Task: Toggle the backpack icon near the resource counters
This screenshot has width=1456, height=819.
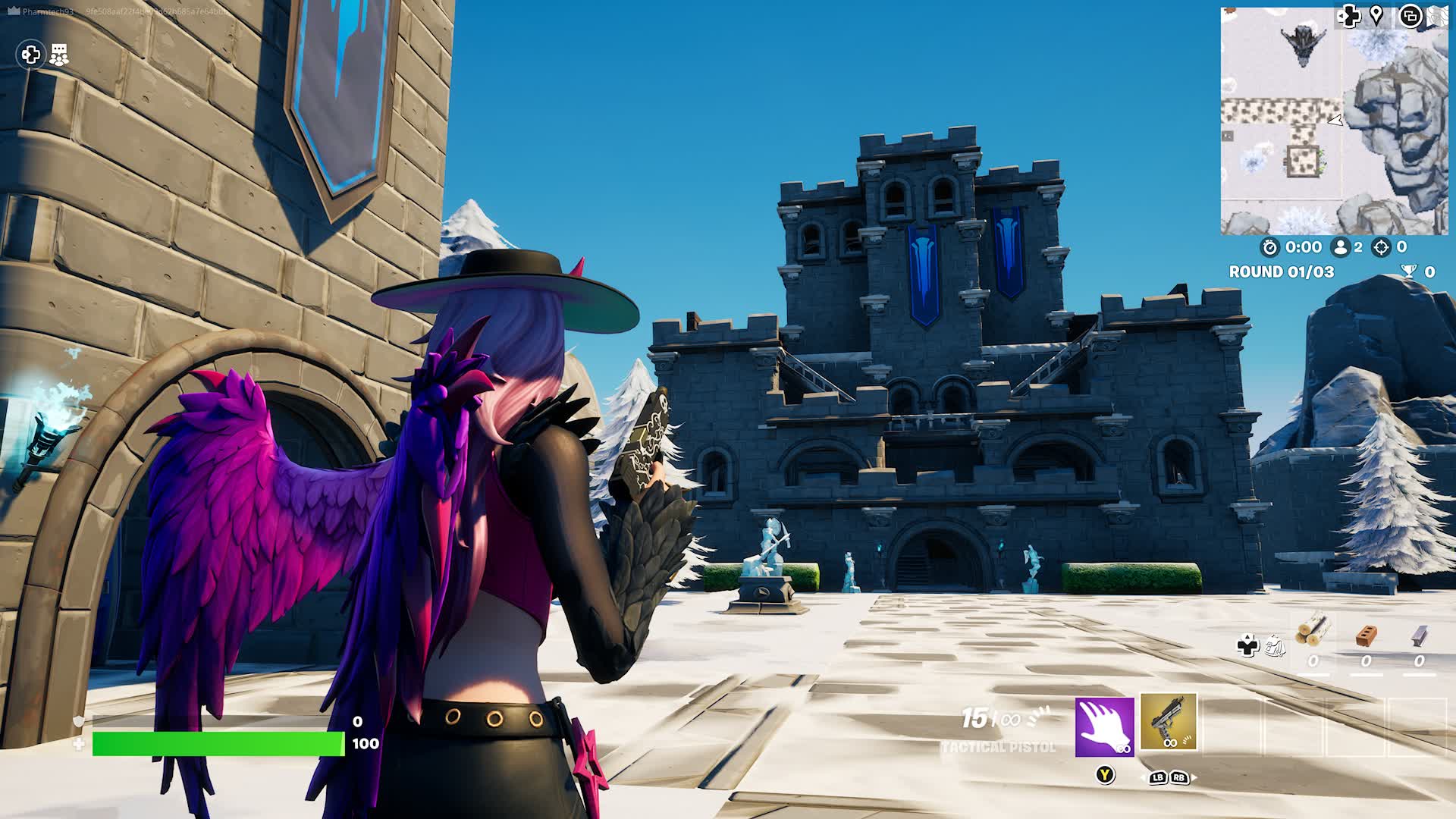Action: coord(1276,647)
